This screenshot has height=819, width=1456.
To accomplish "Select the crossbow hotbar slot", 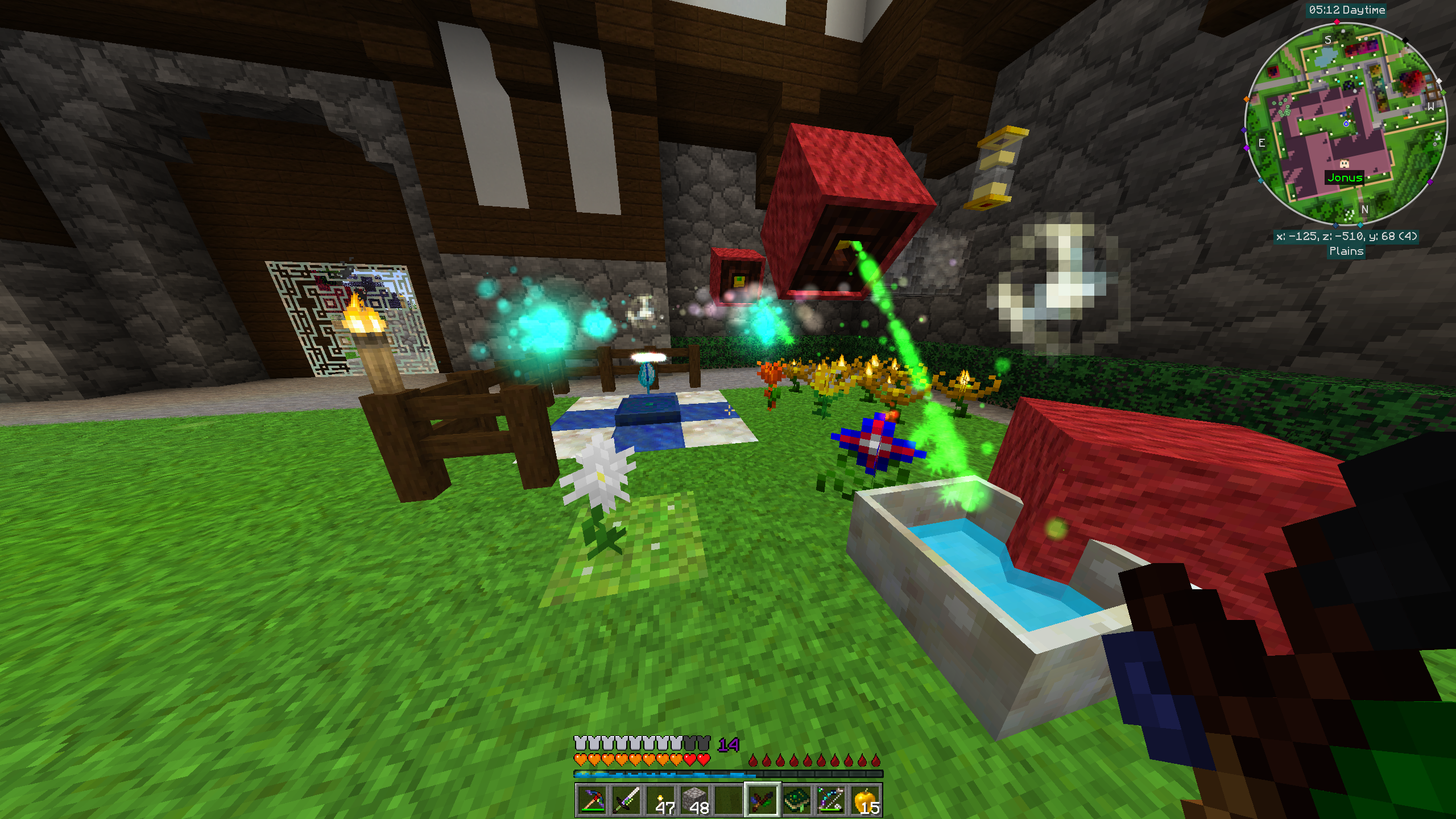I will pyautogui.click(x=830, y=800).
